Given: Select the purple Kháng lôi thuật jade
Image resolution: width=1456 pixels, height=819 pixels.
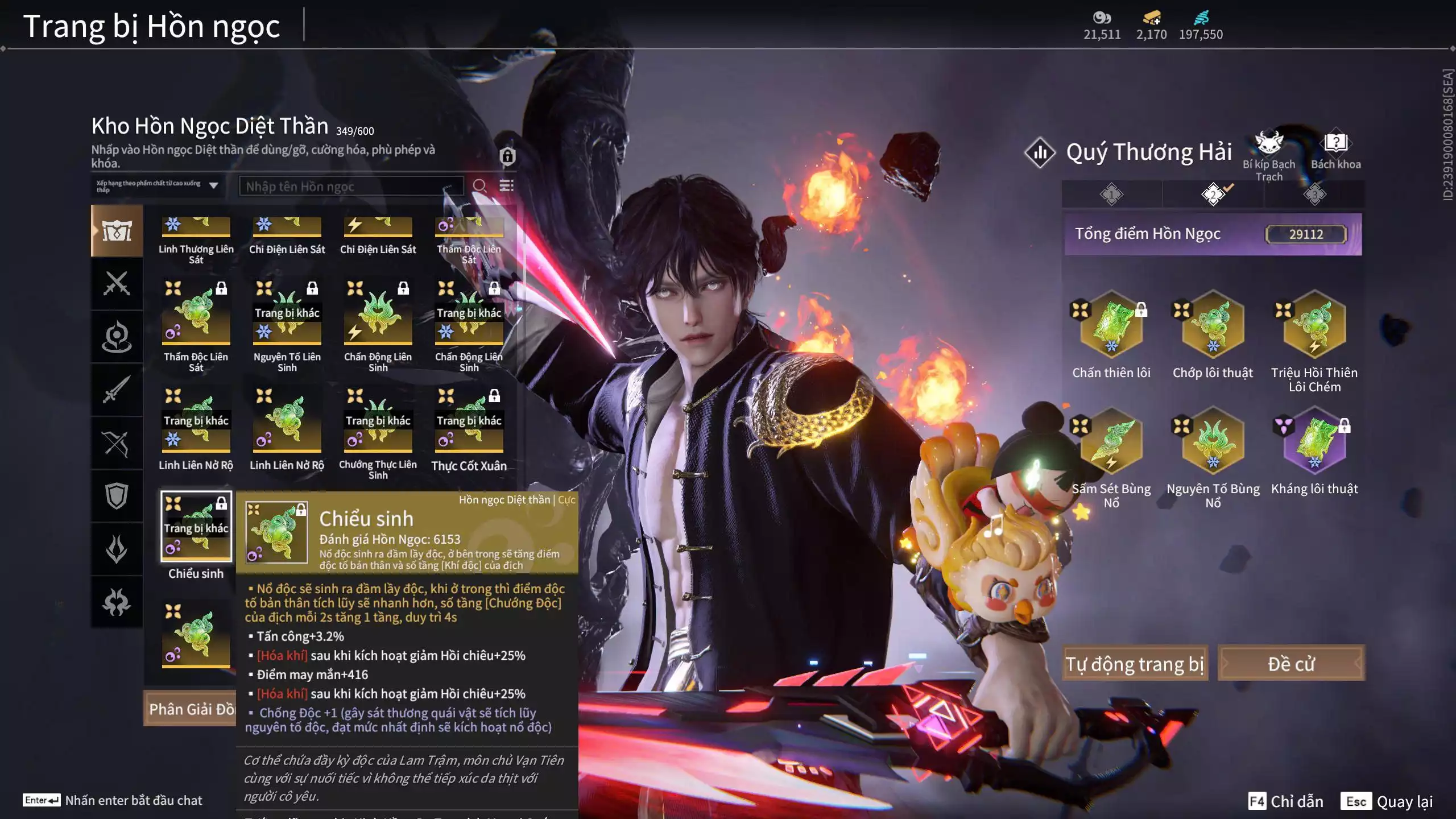Looking at the screenshot, I should tap(1314, 441).
